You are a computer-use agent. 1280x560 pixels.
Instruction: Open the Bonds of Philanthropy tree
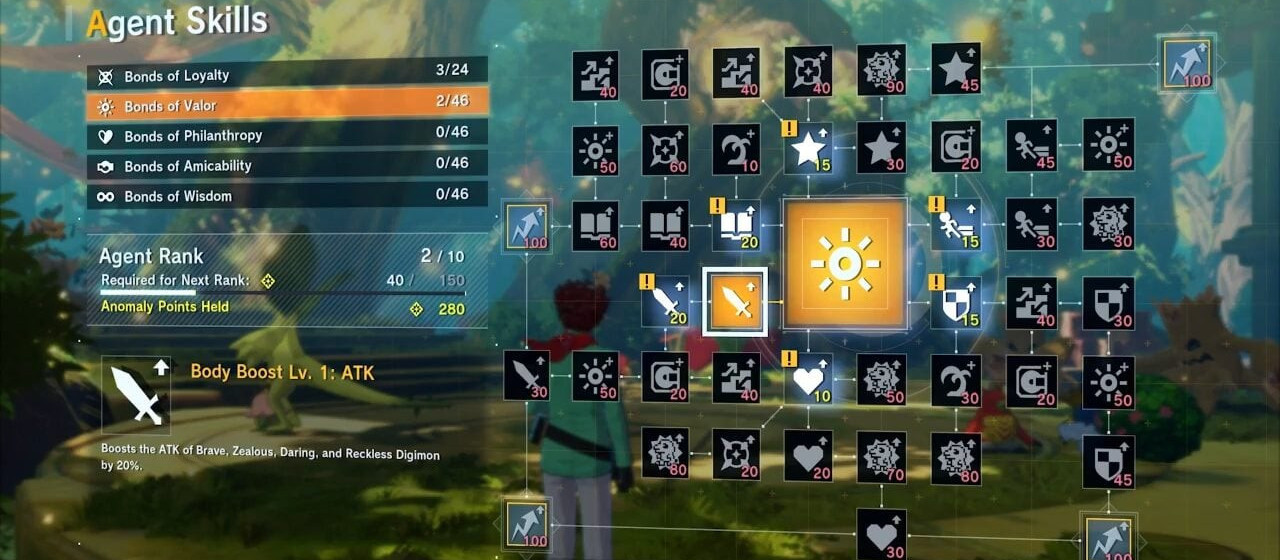coord(287,136)
